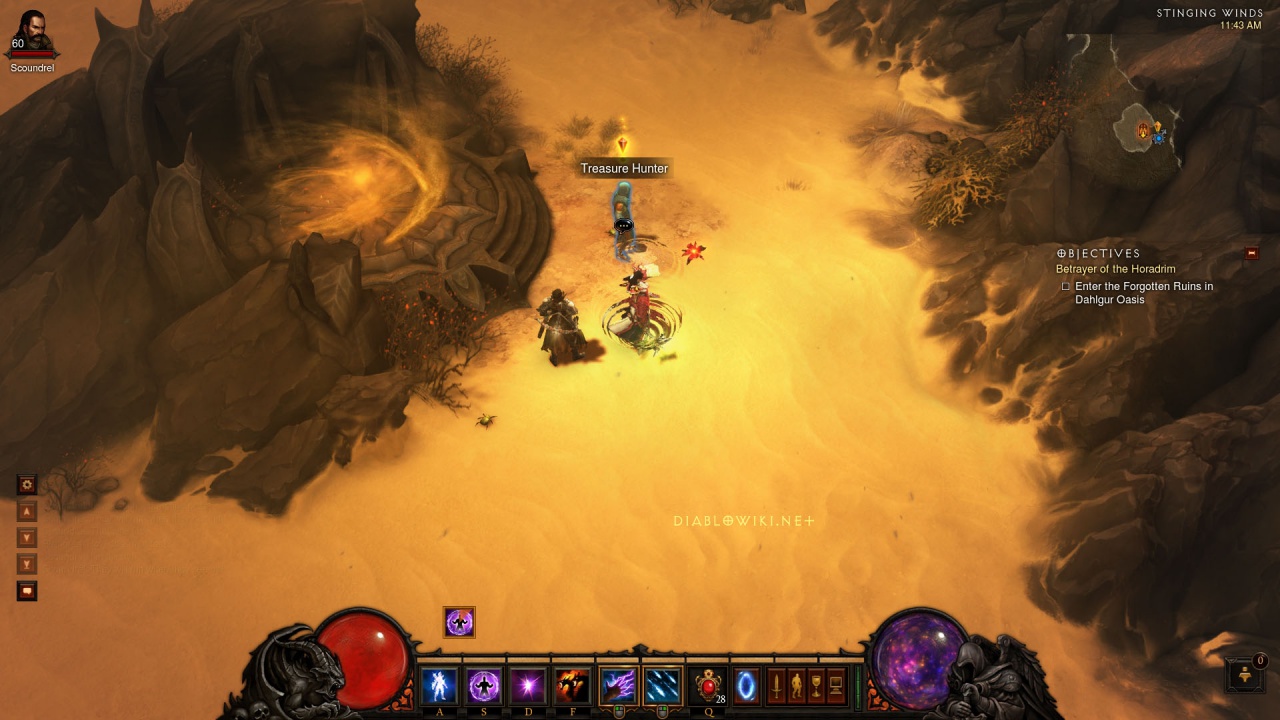The height and width of the screenshot is (720, 1280).
Task: Open the skills menu sword button
Action: pos(776,686)
